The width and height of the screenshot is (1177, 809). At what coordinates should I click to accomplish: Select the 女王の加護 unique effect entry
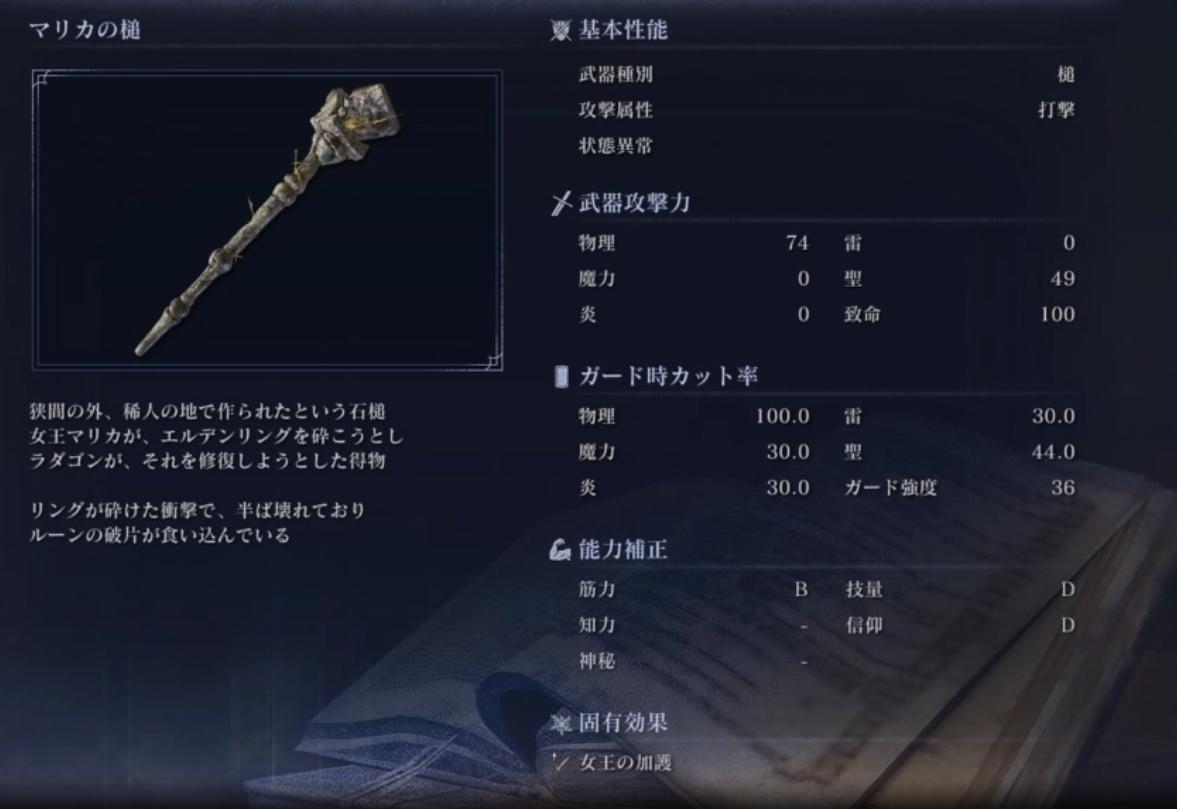coord(625,763)
